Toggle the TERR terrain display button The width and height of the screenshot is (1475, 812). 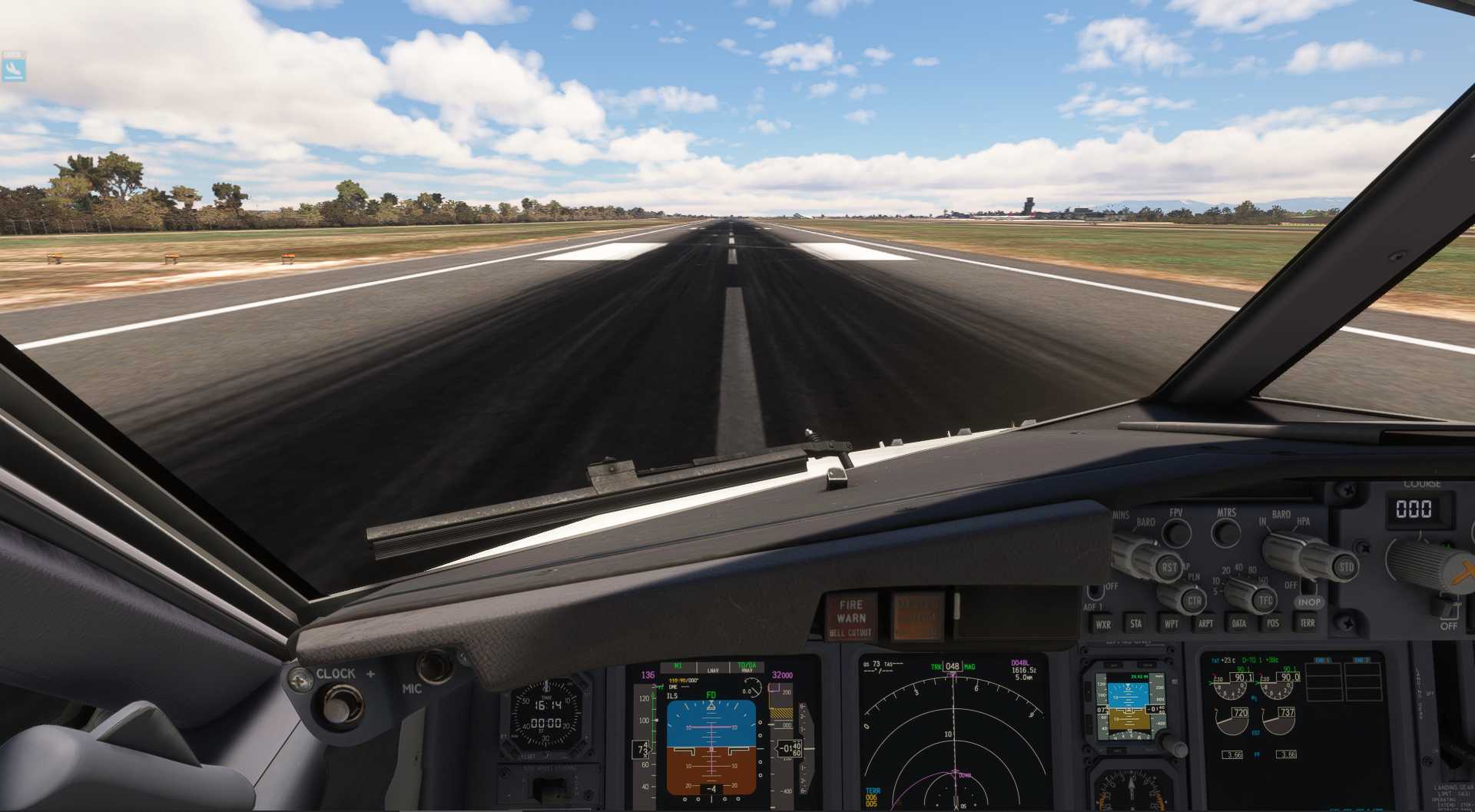click(x=1307, y=623)
